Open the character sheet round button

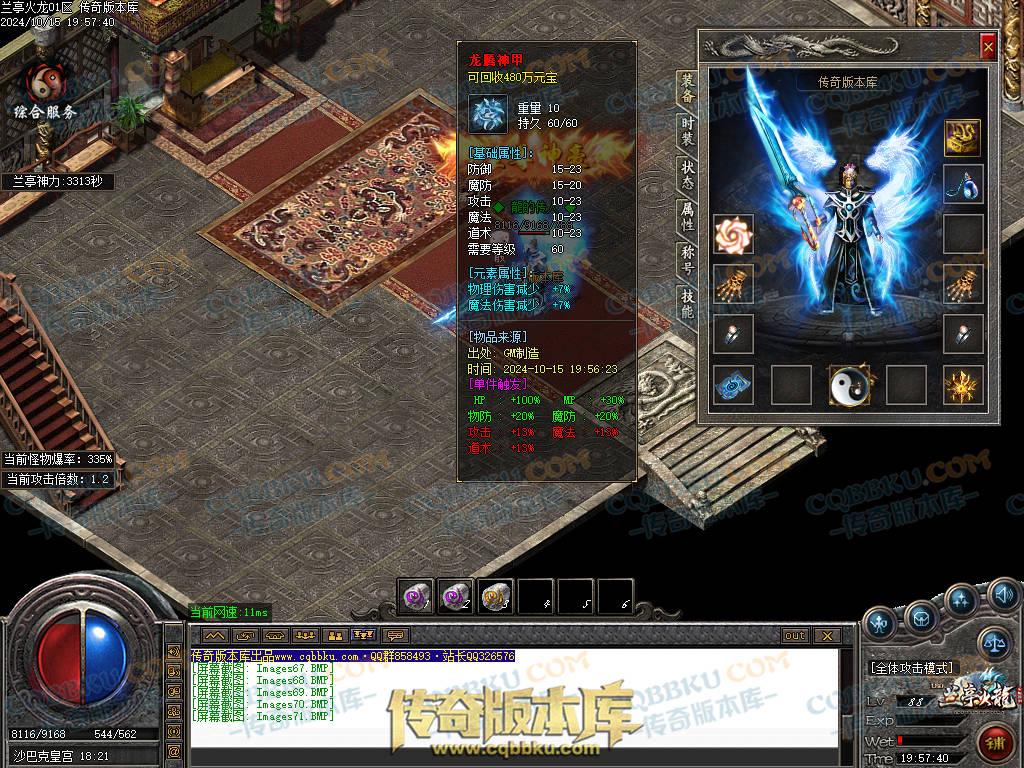880,623
